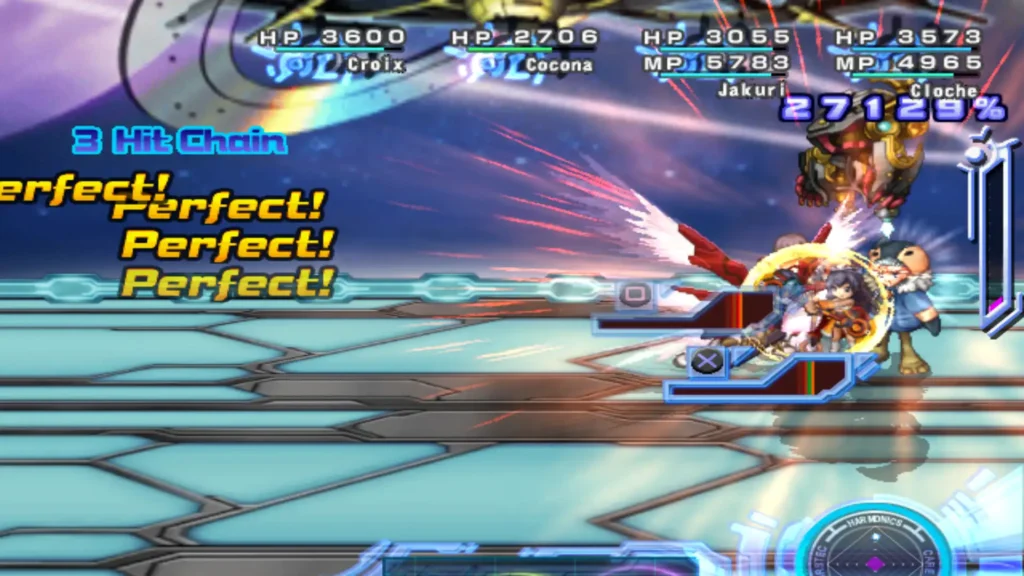The width and height of the screenshot is (1024, 576).
Task: Click the circular Harmonics dial
Action: [x=874, y=545]
